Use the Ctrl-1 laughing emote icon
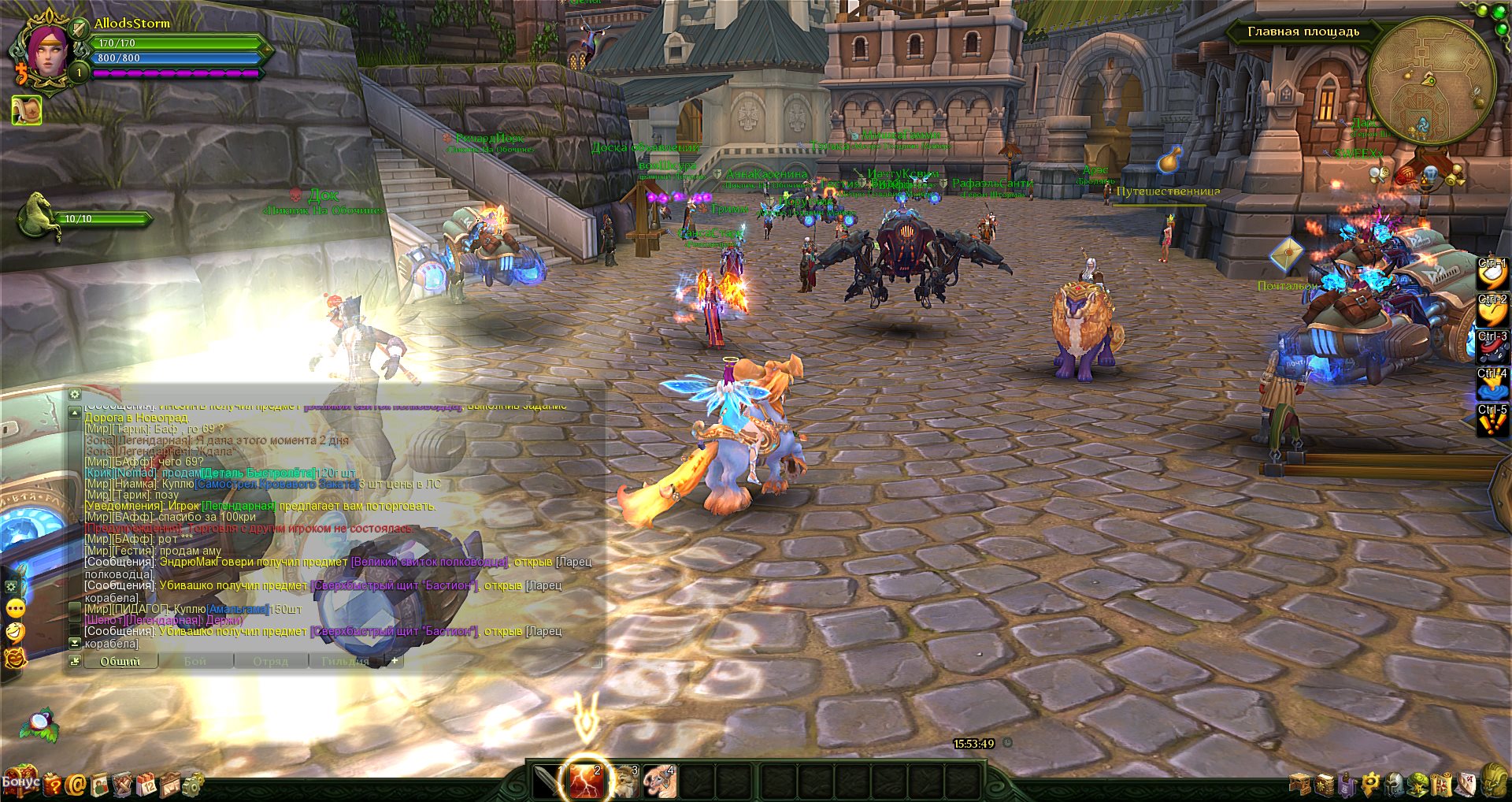The image size is (1512, 802). tap(1492, 273)
